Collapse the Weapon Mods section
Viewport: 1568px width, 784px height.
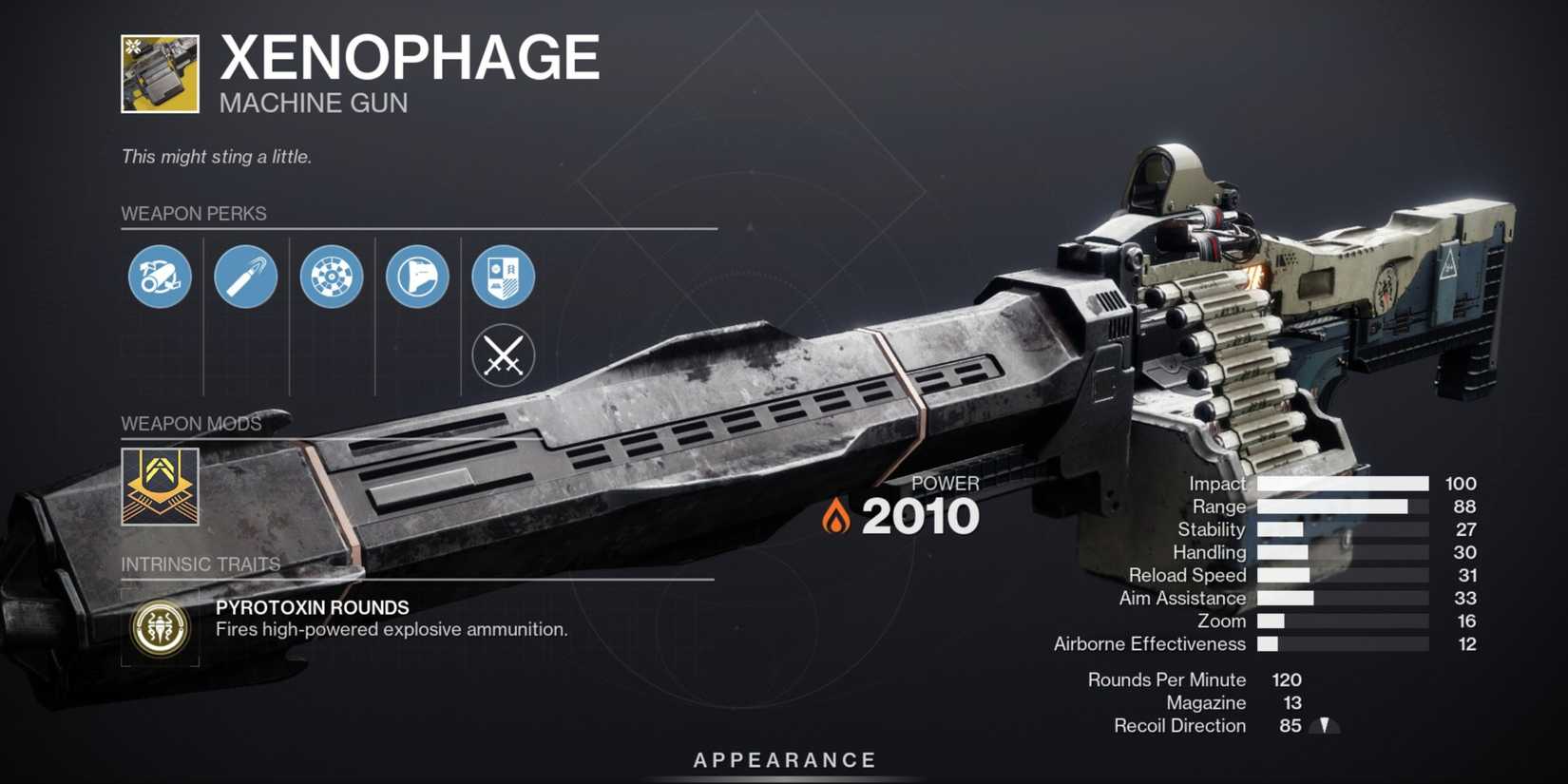pyautogui.click(x=192, y=424)
